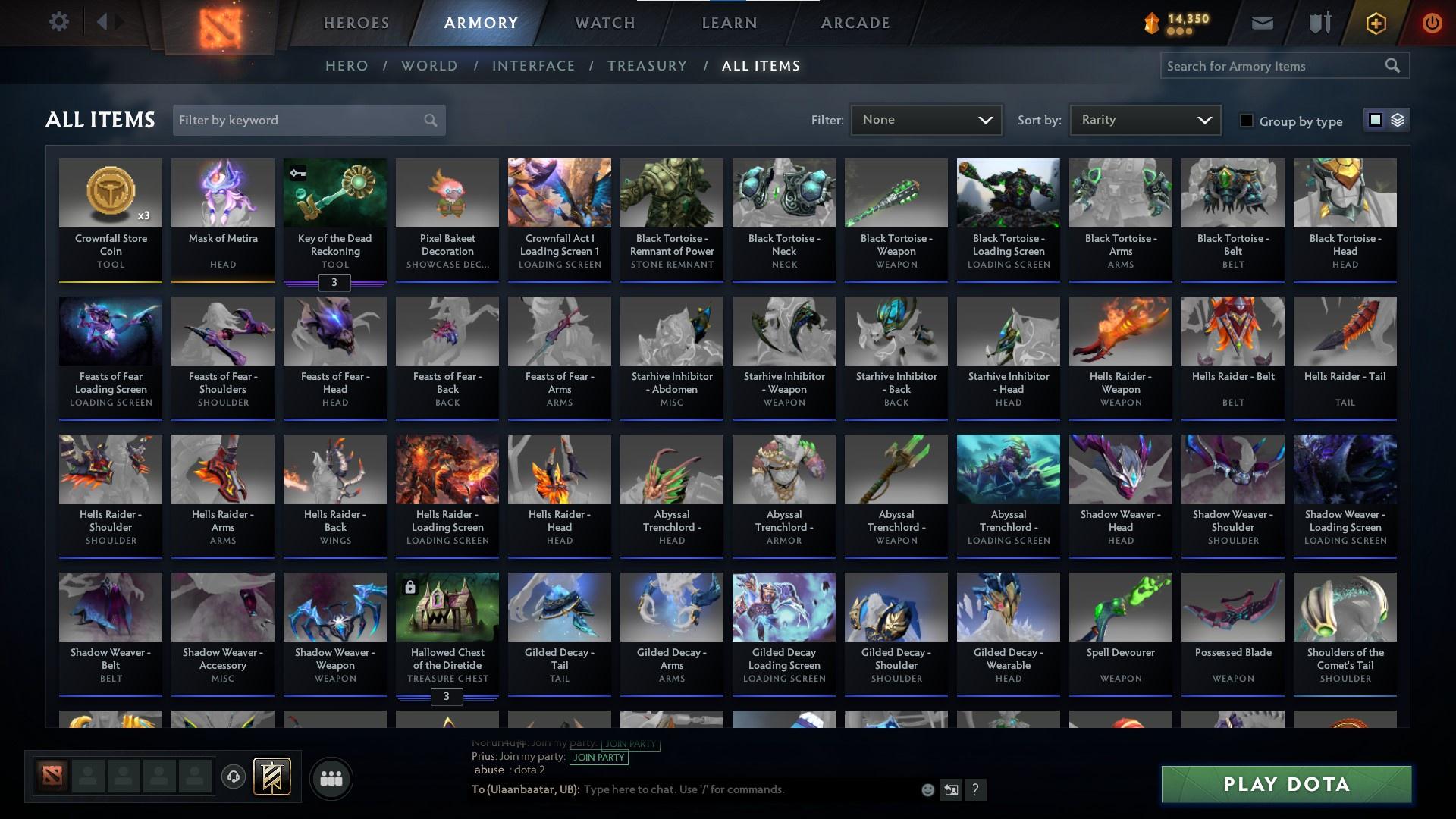Screen dimensions: 1456x819
Task: Click the grid size swatch beside Group by type
Action: (1375, 120)
